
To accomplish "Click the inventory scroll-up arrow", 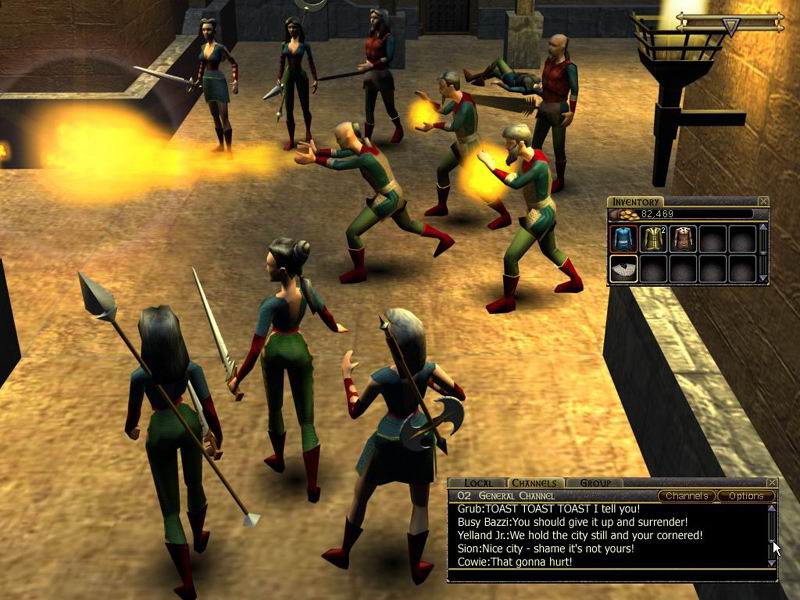I will point(763,228).
